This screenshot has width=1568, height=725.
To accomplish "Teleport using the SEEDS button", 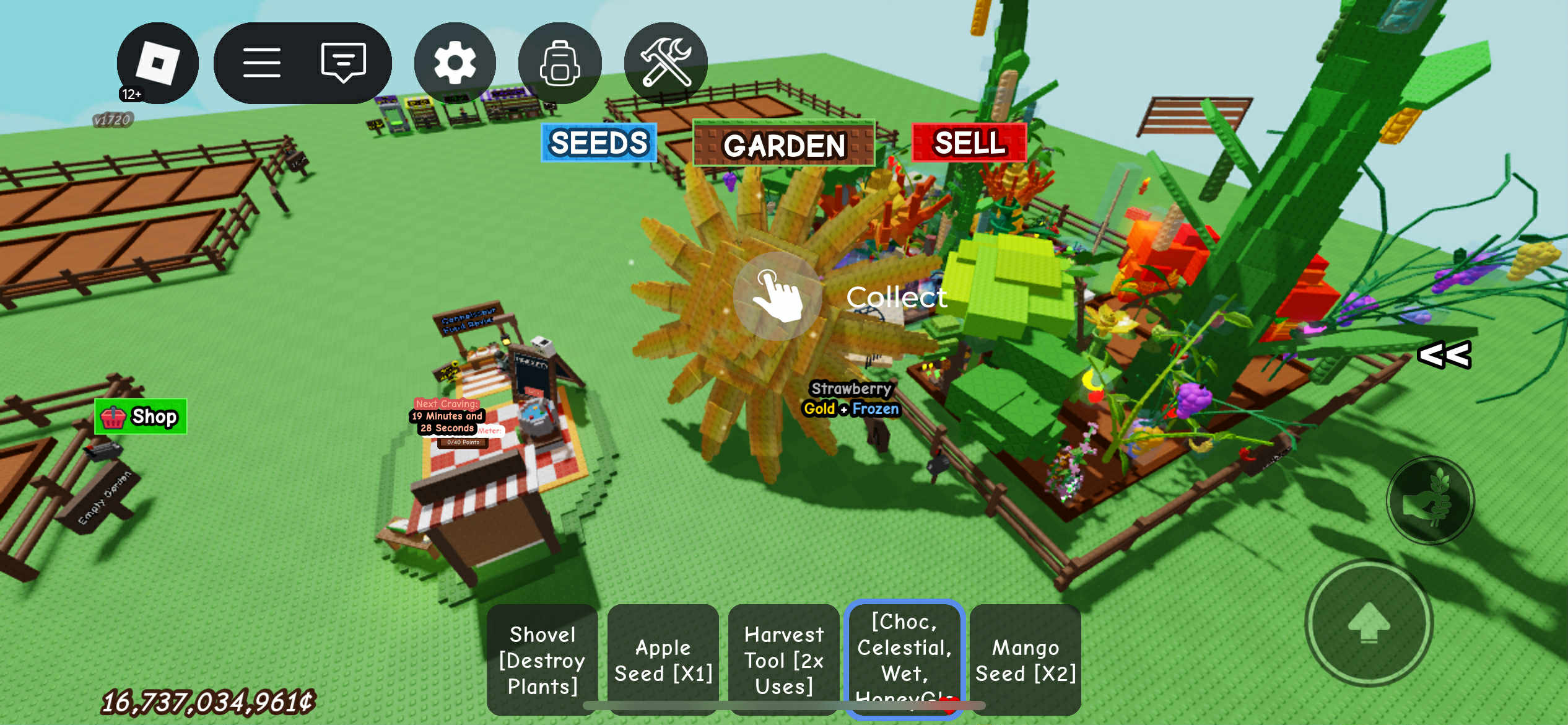I will click(x=598, y=143).
